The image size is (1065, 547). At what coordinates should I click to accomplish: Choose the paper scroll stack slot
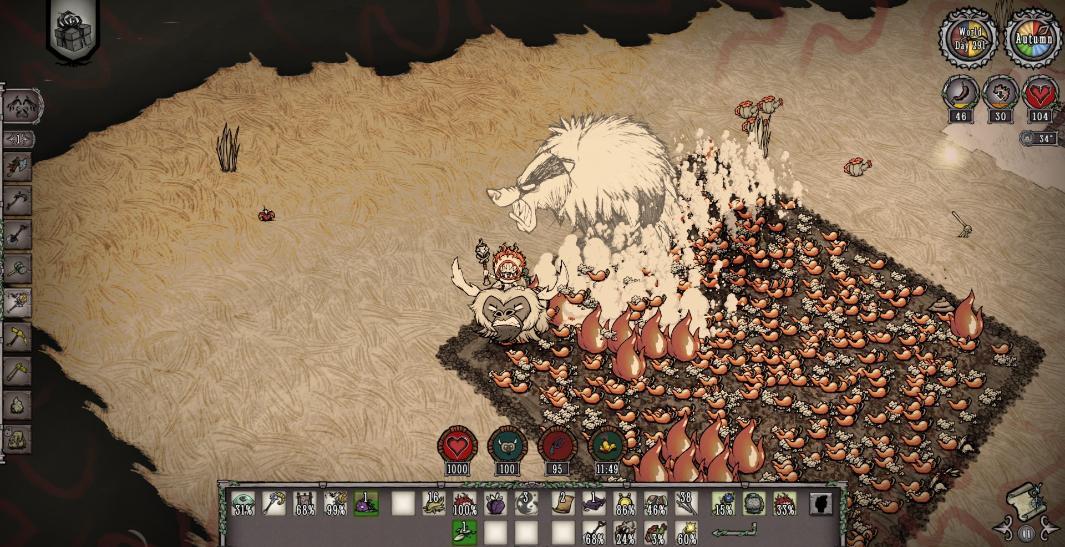[564, 503]
